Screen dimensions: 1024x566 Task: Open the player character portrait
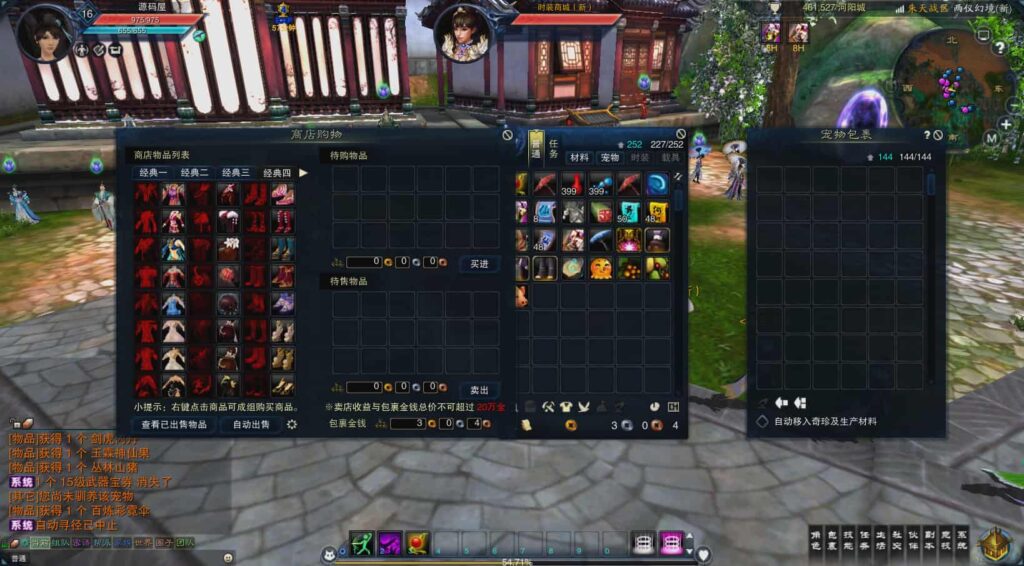click(46, 32)
